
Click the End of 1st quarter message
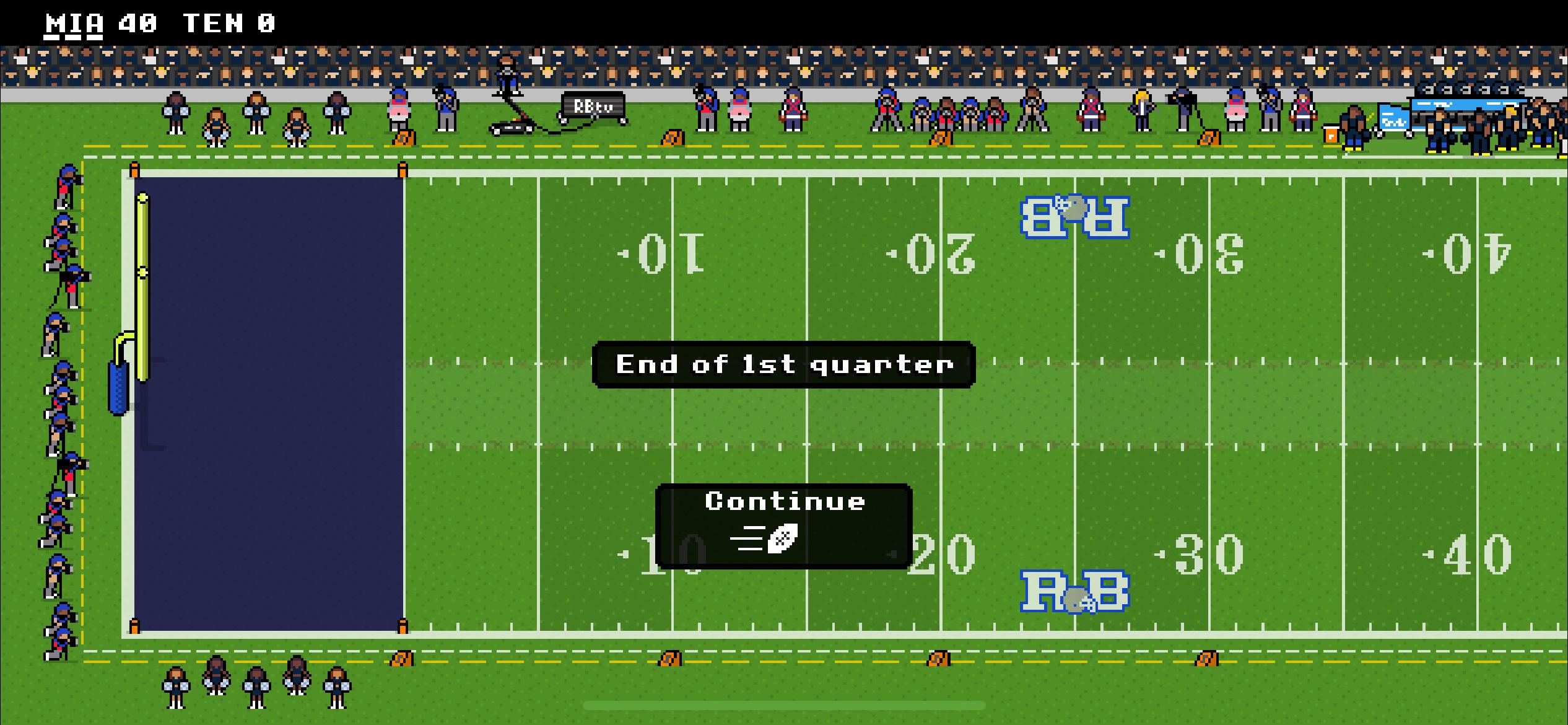pos(783,363)
